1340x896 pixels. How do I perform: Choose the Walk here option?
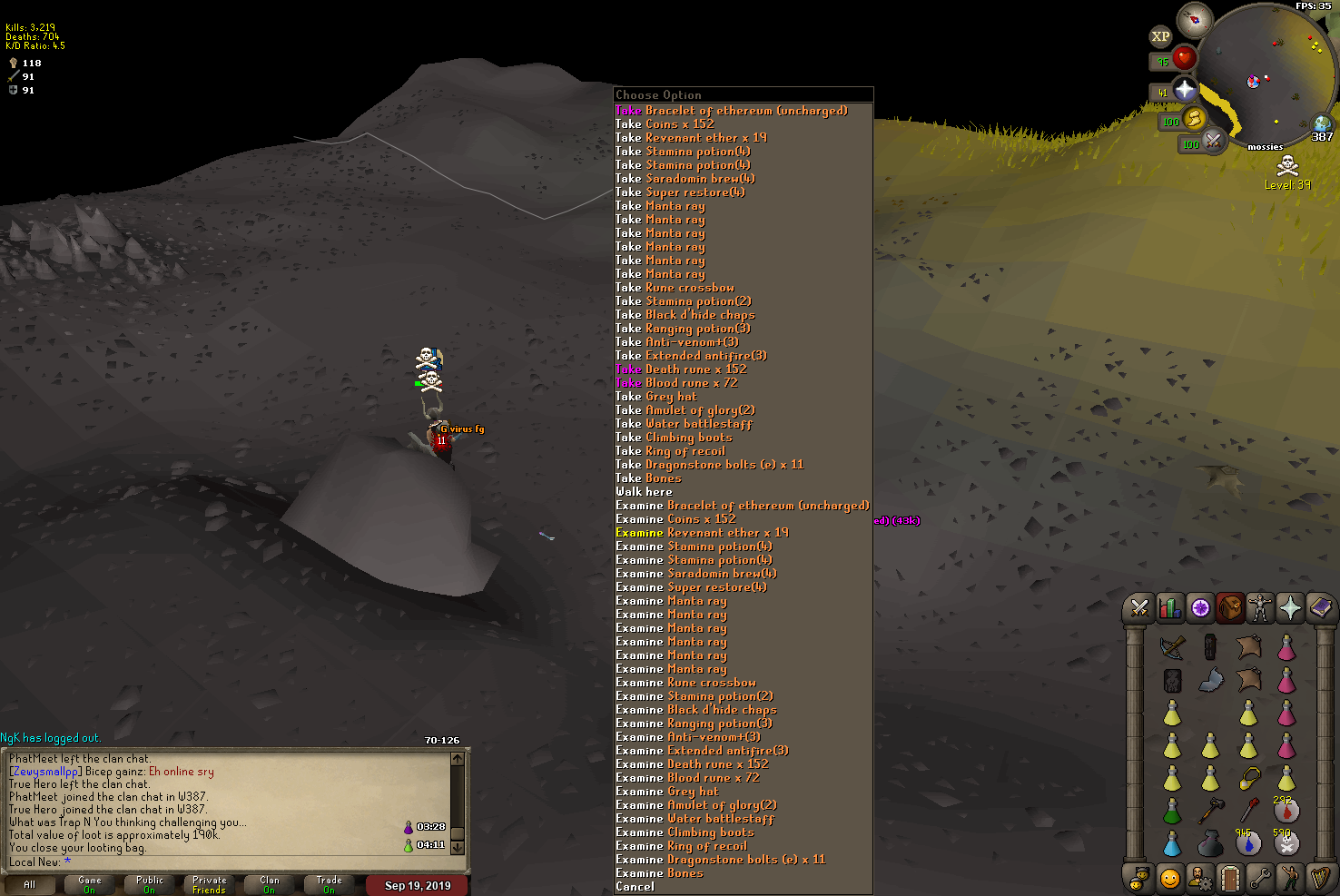click(x=644, y=492)
